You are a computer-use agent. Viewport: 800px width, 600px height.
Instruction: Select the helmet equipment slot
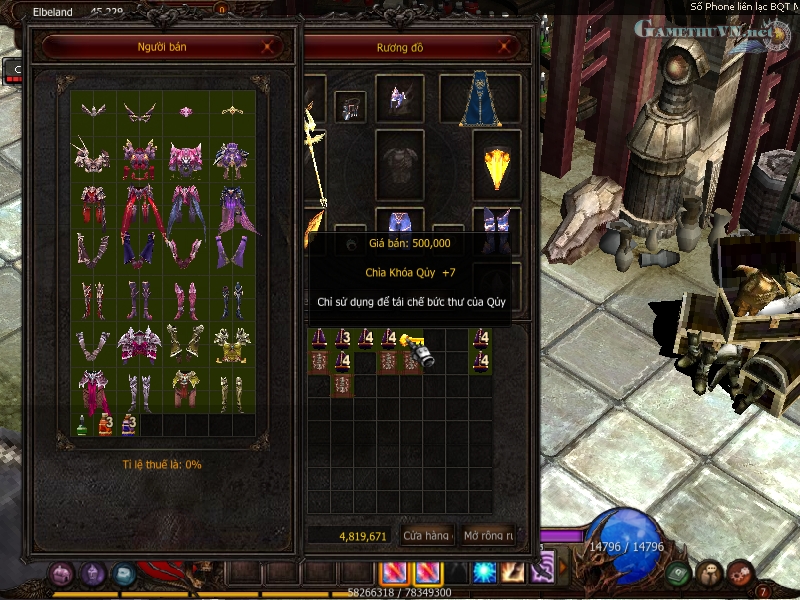pos(400,98)
